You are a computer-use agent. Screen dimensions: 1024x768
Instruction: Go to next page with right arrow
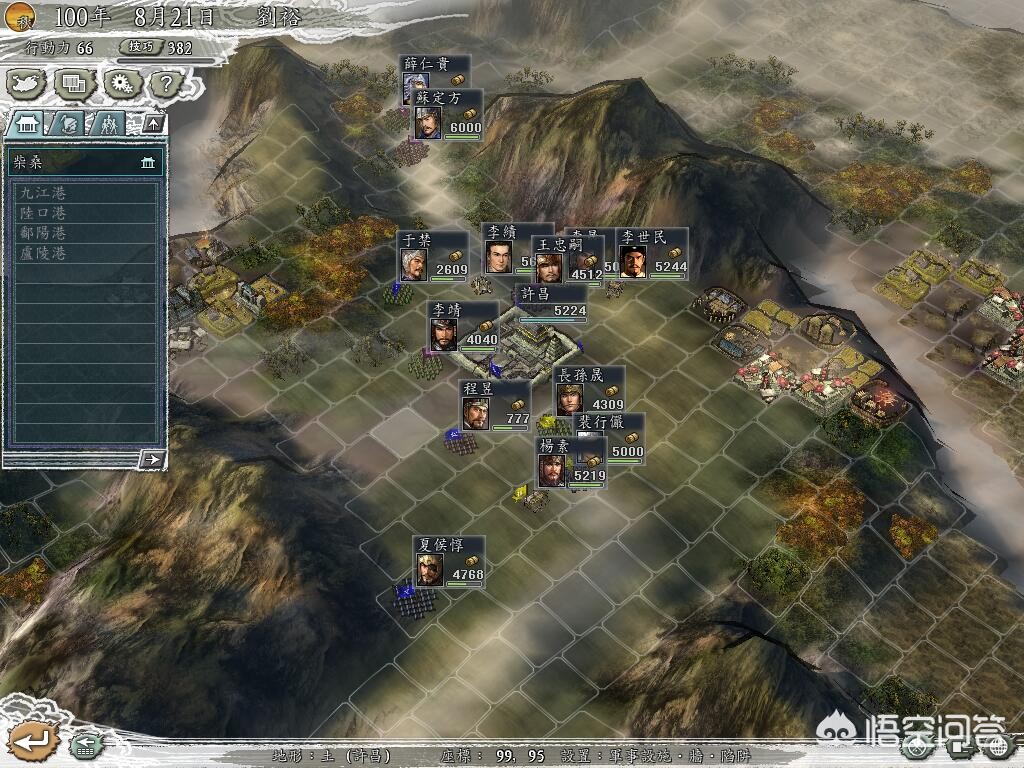tap(152, 459)
